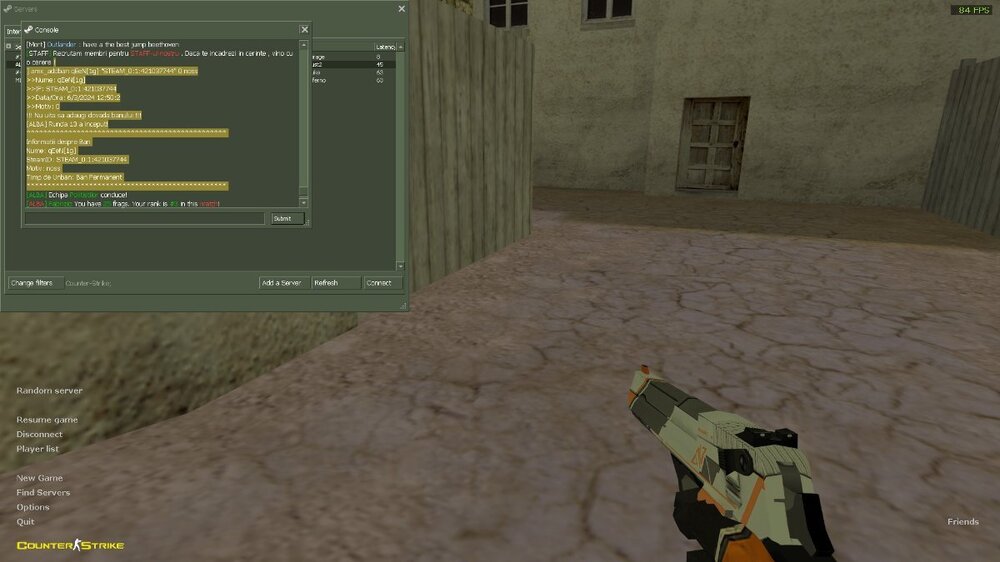This screenshot has width=1000, height=562.
Task: Choose Resume game from menu
Action: click(x=47, y=420)
